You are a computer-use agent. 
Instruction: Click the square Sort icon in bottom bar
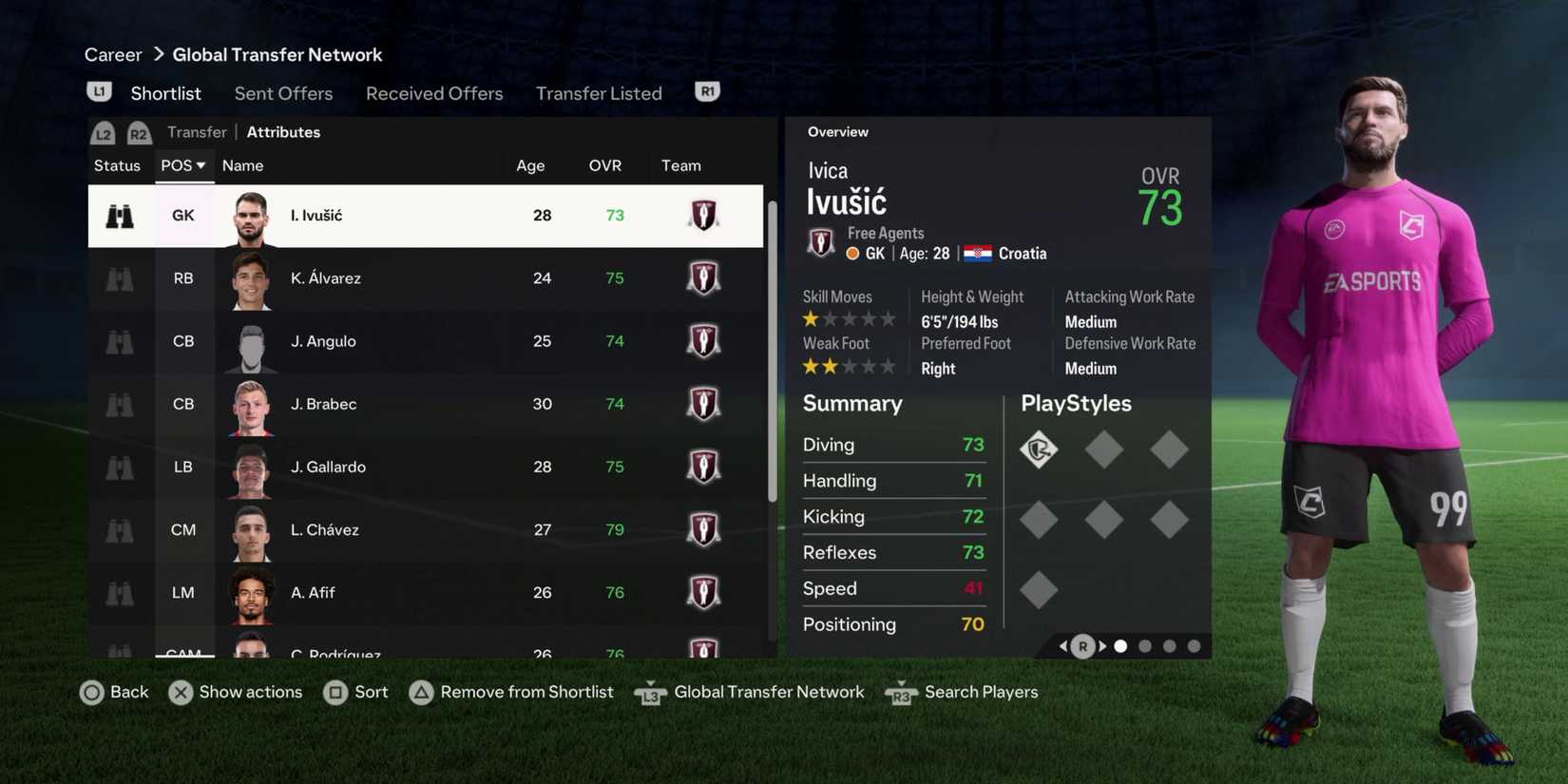pyautogui.click(x=337, y=692)
